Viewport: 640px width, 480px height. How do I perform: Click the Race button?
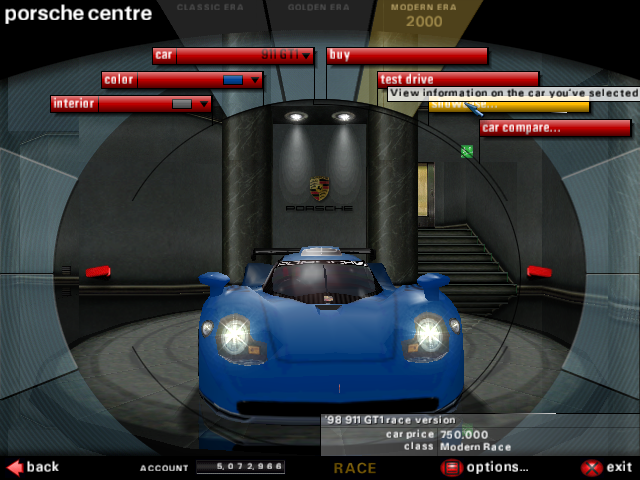(355, 468)
